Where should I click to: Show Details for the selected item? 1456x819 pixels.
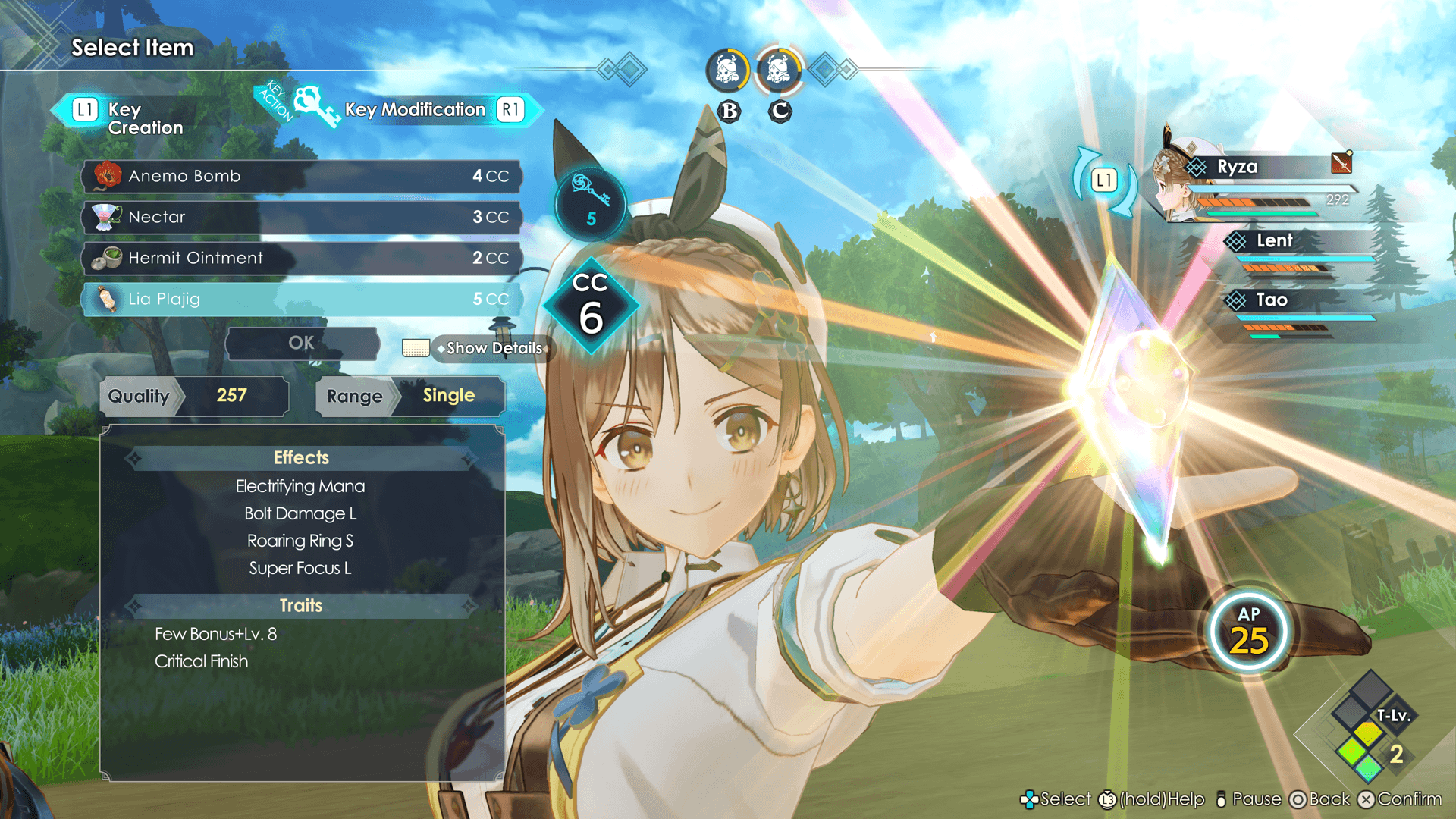coord(493,348)
